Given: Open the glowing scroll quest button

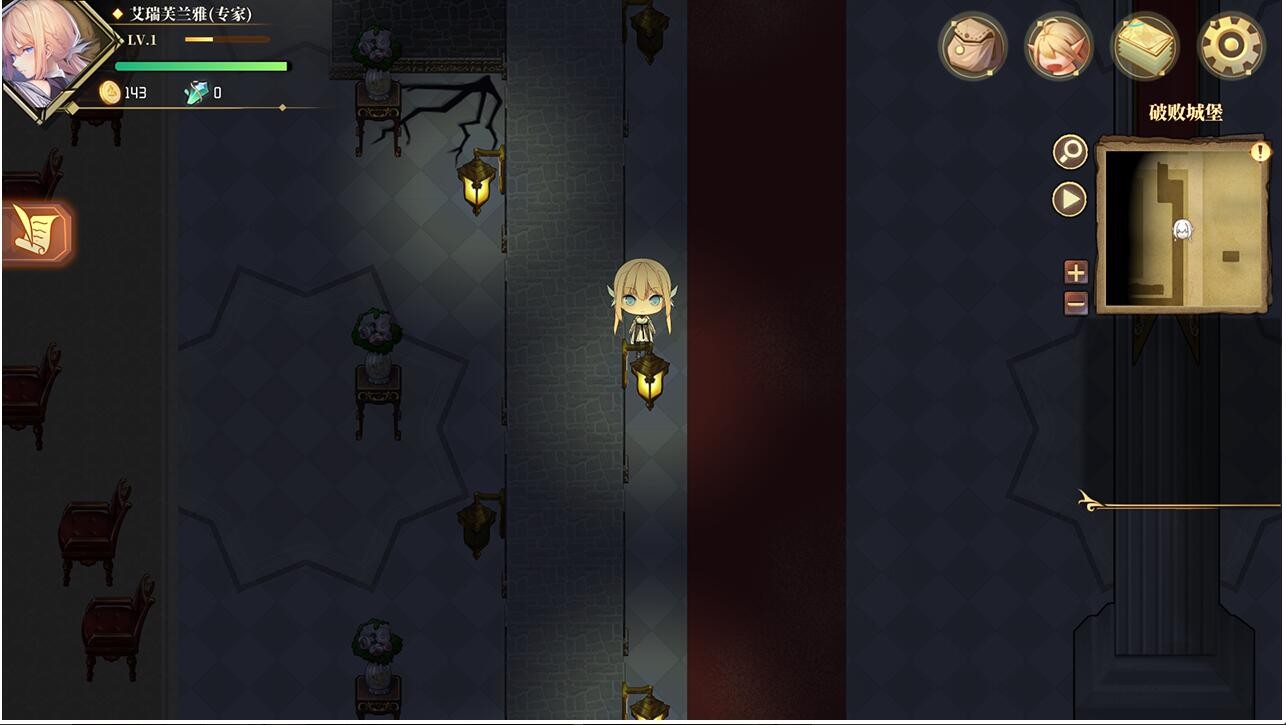Looking at the screenshot, I should pos(36,234).
